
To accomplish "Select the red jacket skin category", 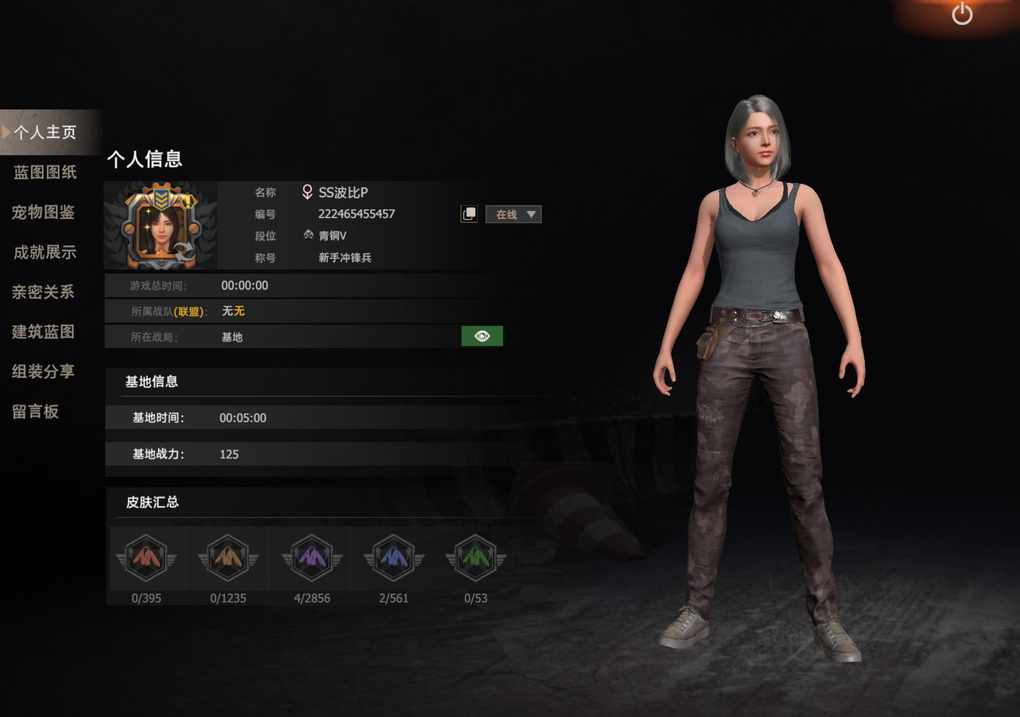I will (146, 557).
